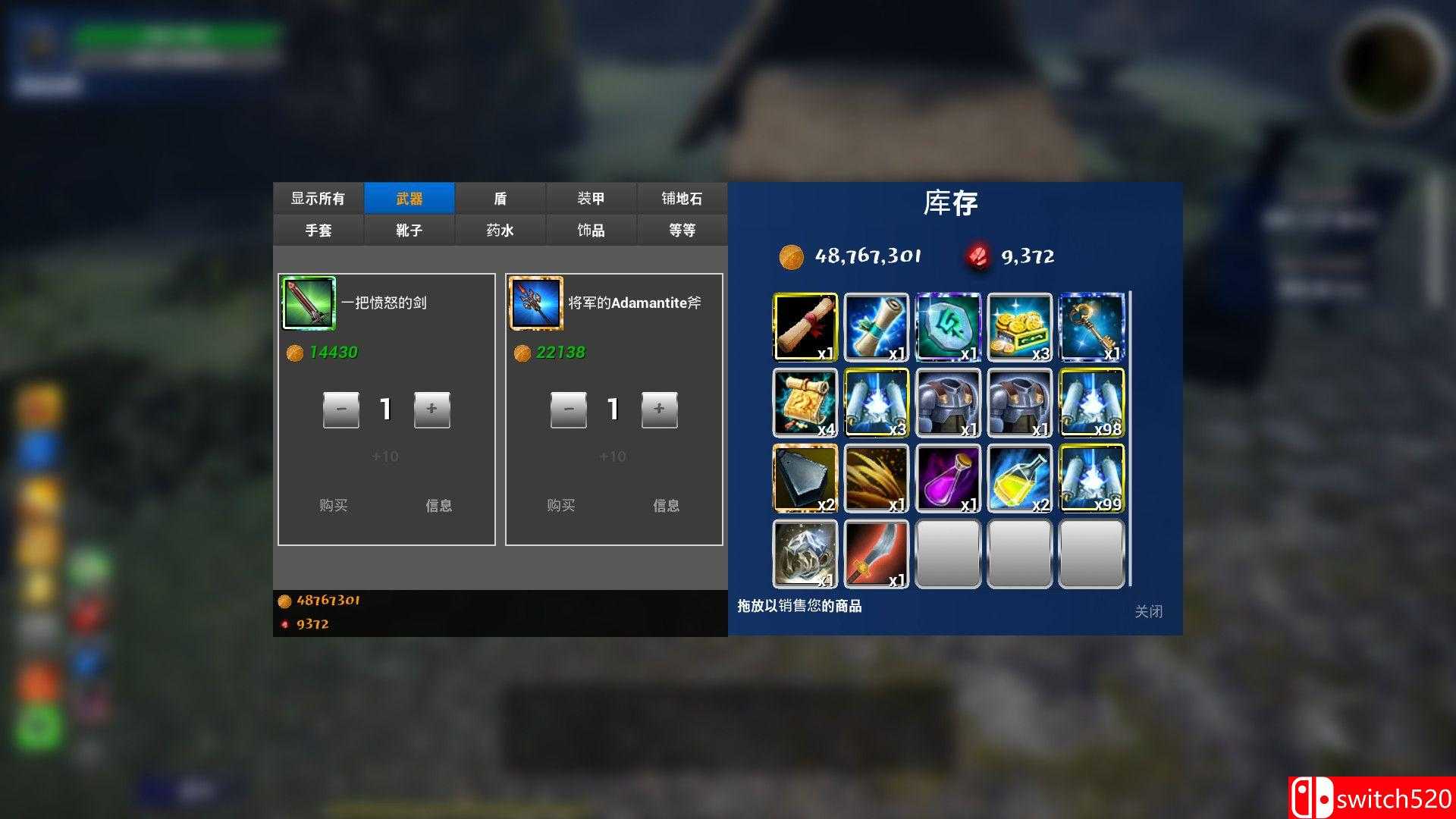Click 关闭 to close the inventory panel
The height and width of the screenshot is (819, 1456).
tap(1150, 611)
